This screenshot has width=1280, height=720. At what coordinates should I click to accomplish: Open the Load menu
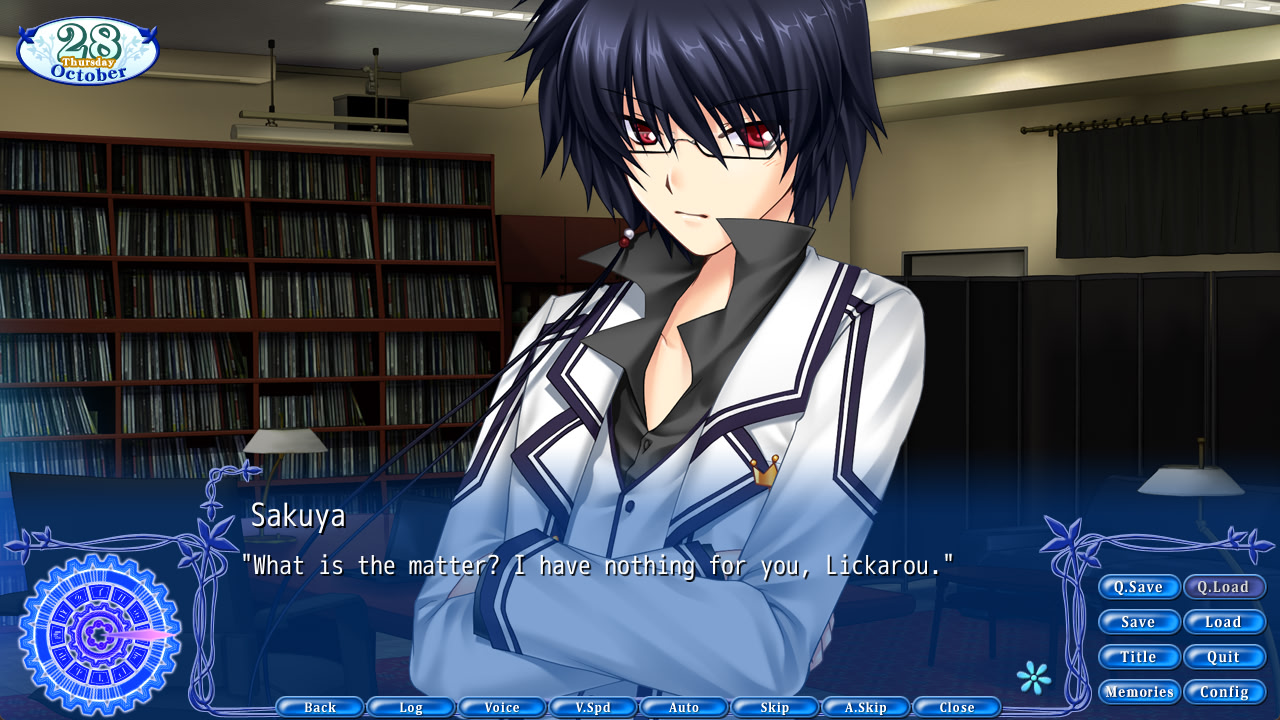[1224, 621]
